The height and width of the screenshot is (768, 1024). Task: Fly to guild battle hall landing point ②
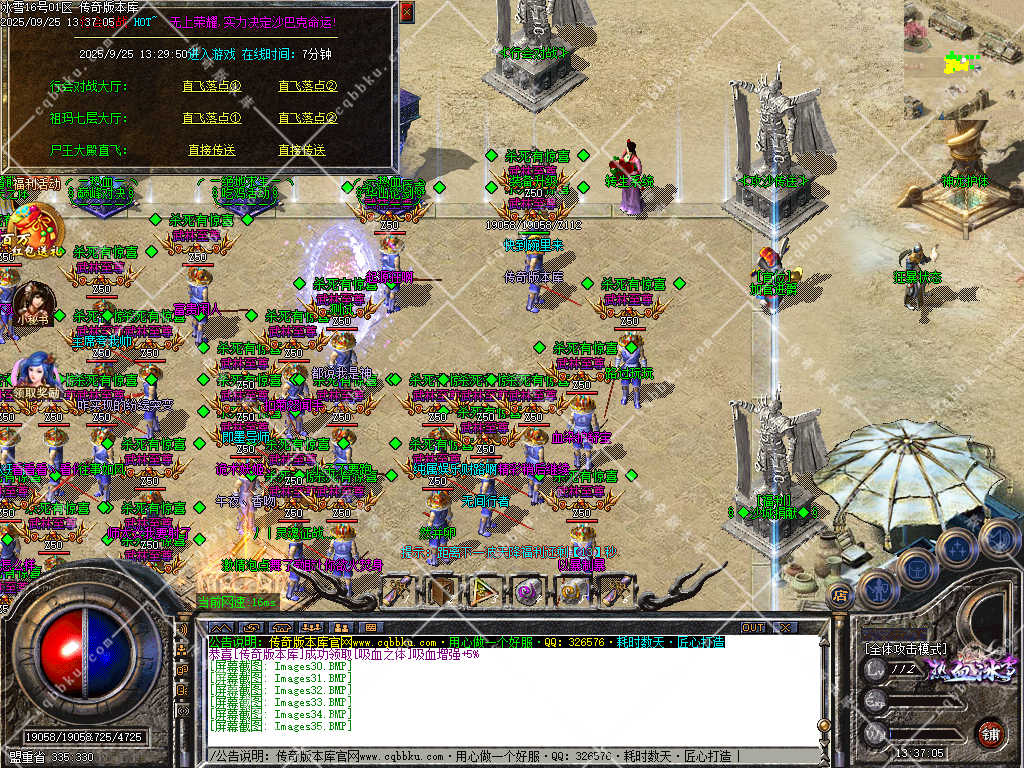point(307,86)
